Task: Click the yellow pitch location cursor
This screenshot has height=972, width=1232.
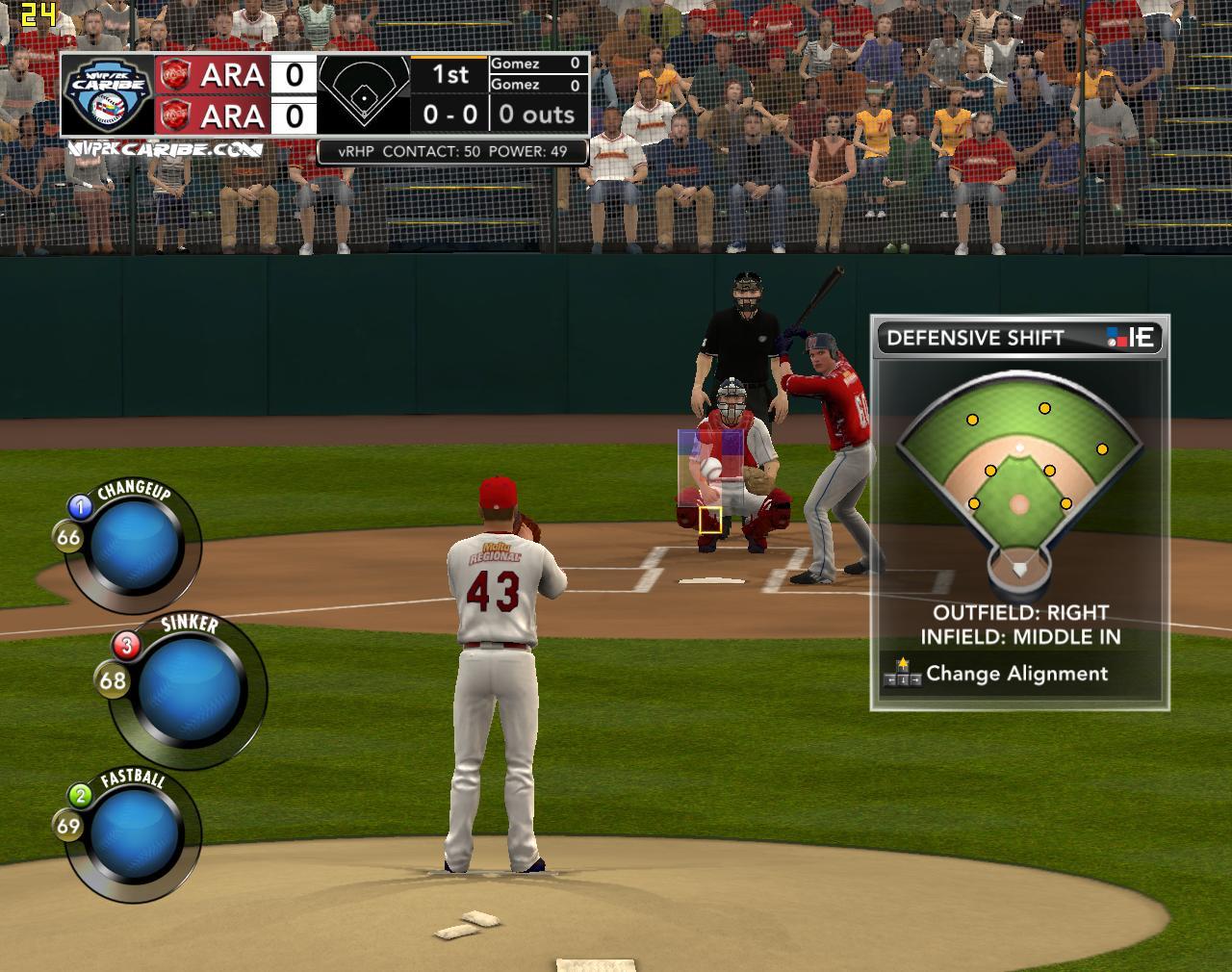Action: [x=710, y=520]
